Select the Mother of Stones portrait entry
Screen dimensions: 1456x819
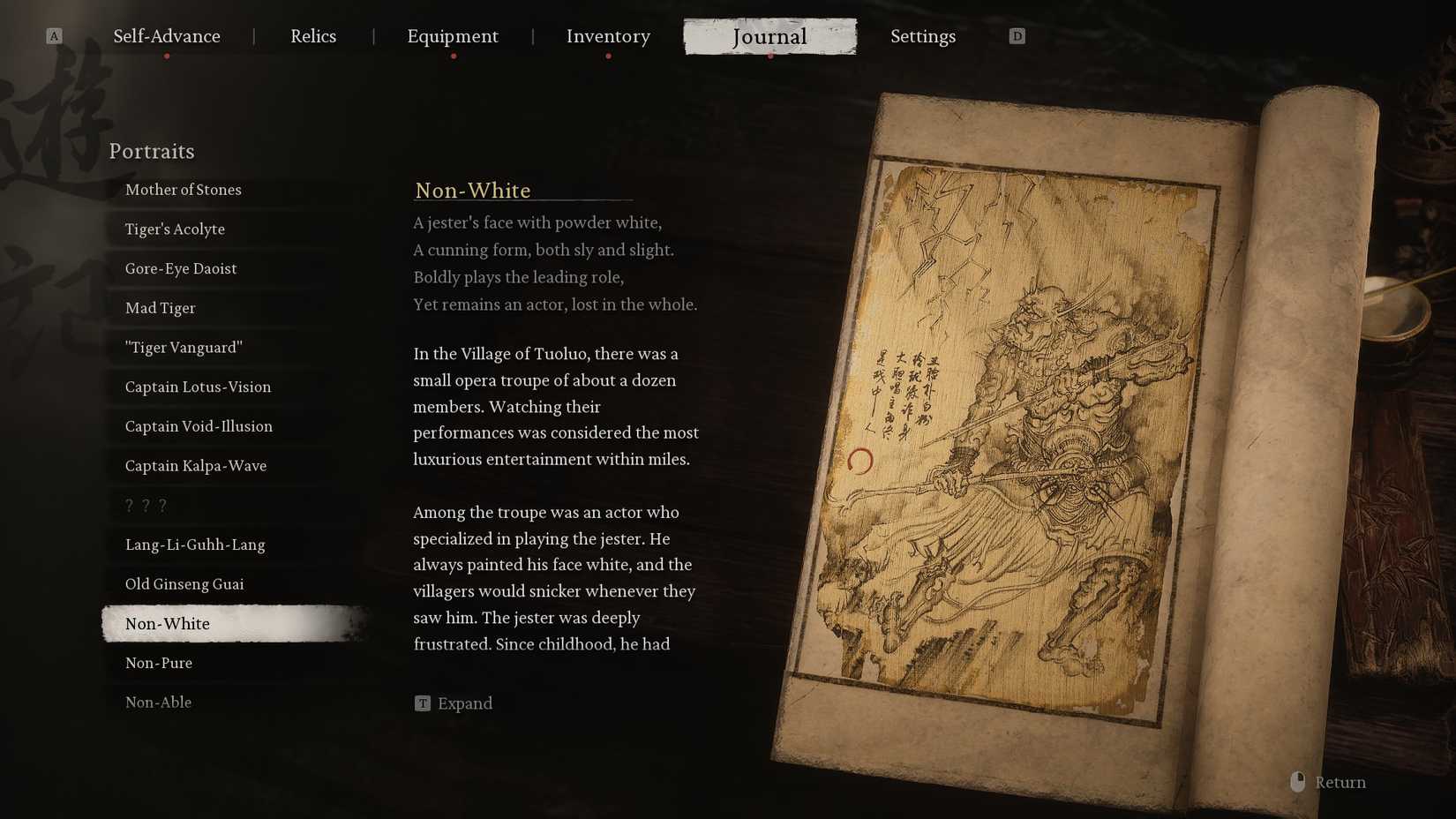[183, 190]
